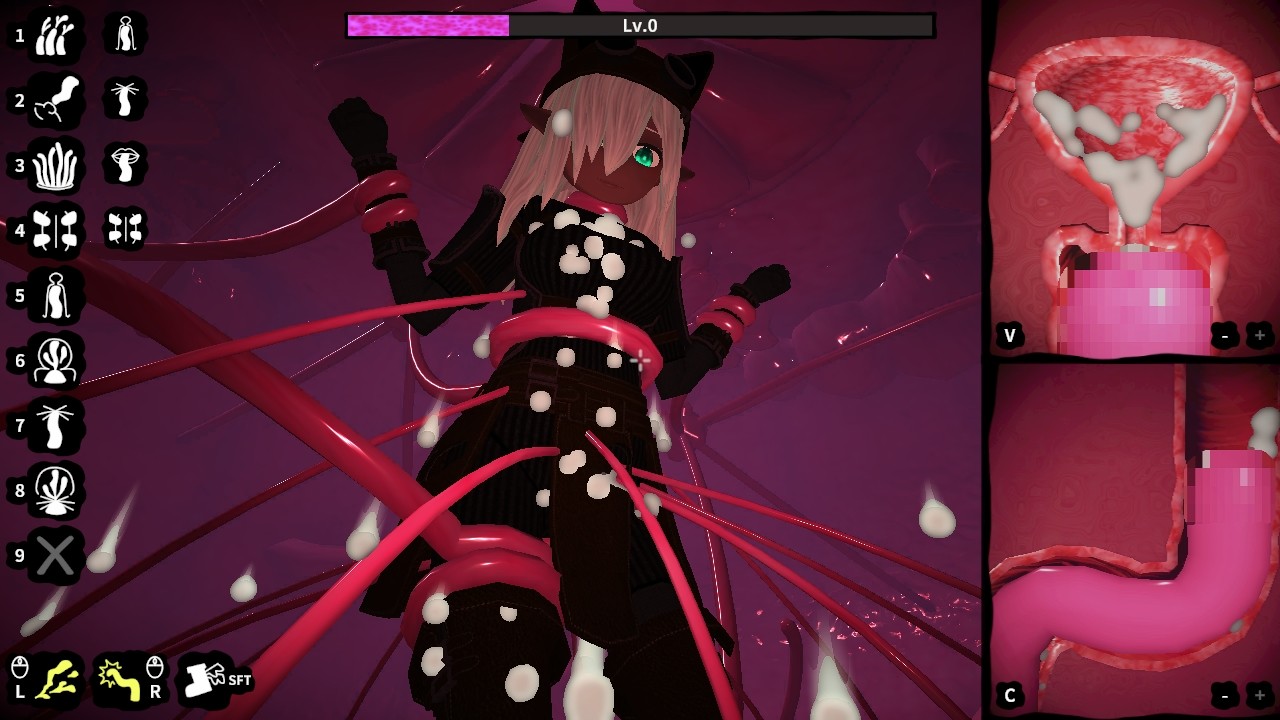
Task: Select the action icon numbered 4
Action: pyautogui.click(x=55, y=230)
